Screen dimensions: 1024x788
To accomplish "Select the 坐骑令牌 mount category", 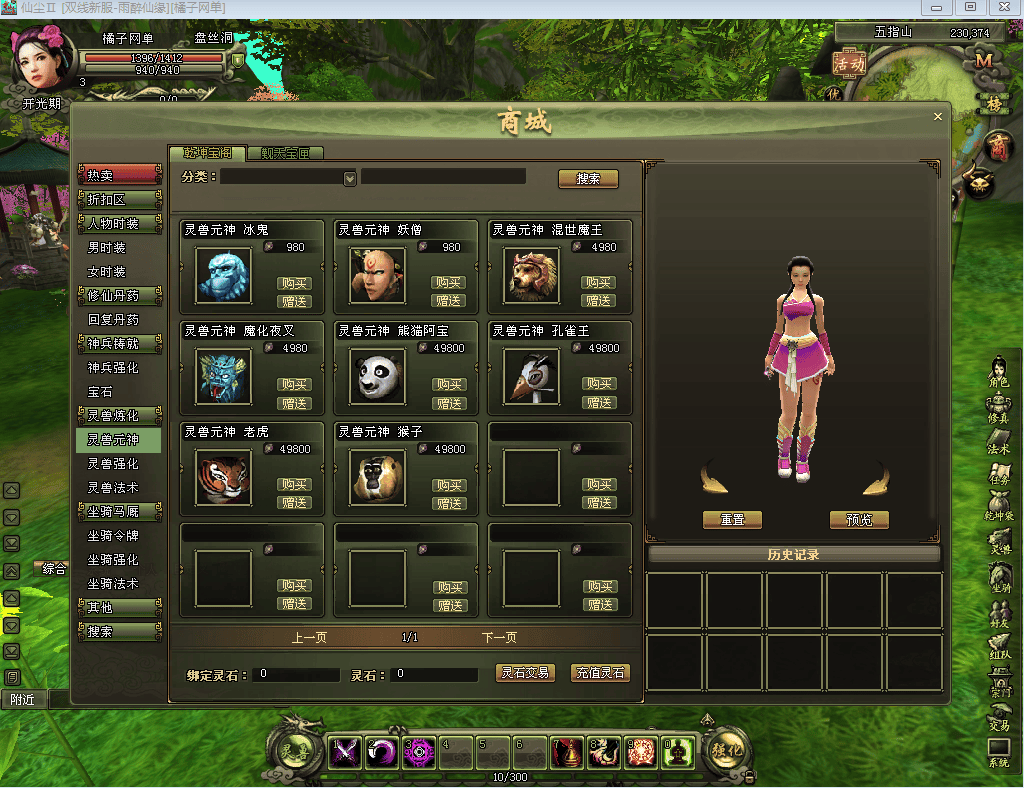I will click(x=113, y=536).
